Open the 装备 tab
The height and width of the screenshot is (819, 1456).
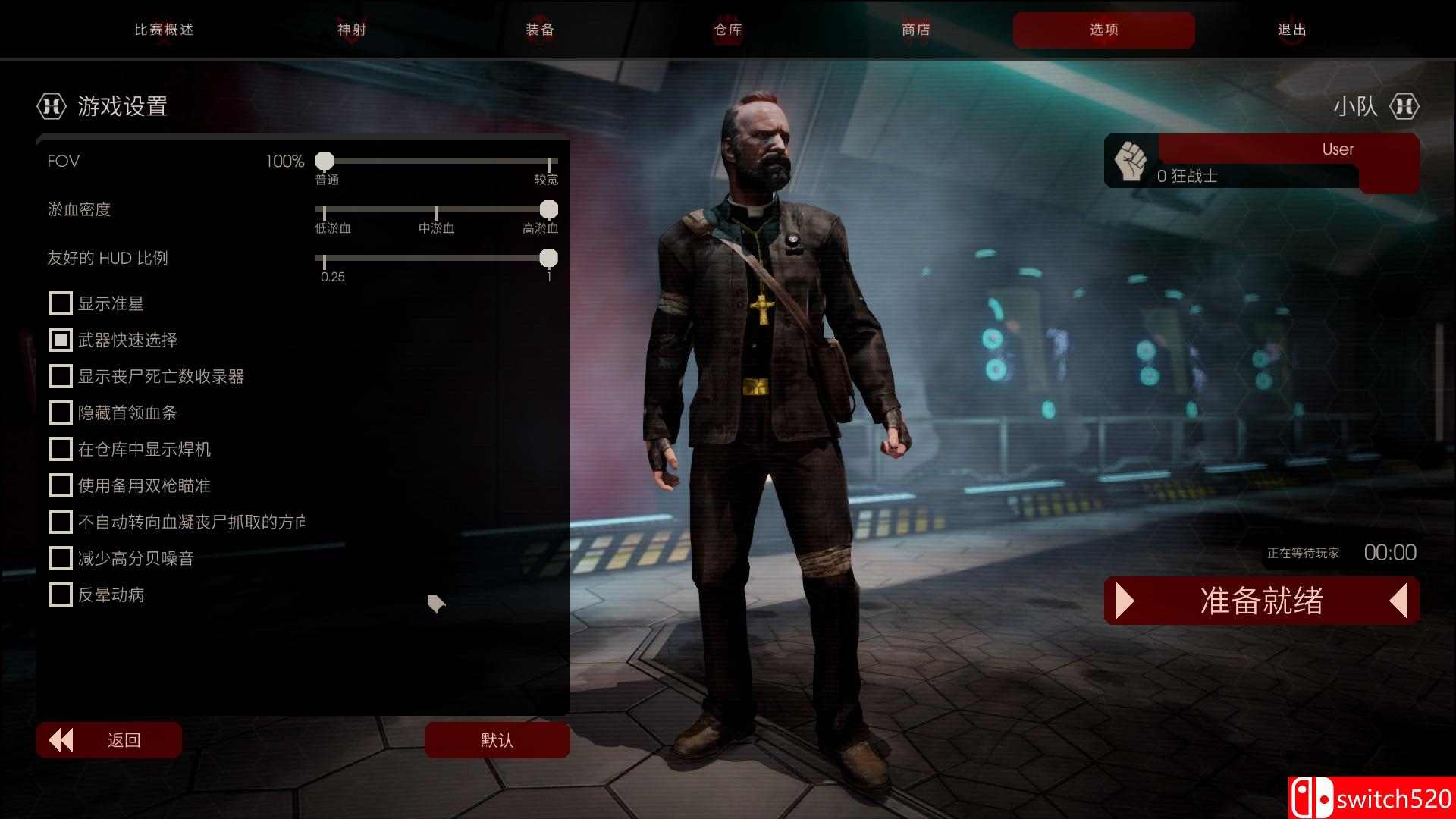click(540, 30)
